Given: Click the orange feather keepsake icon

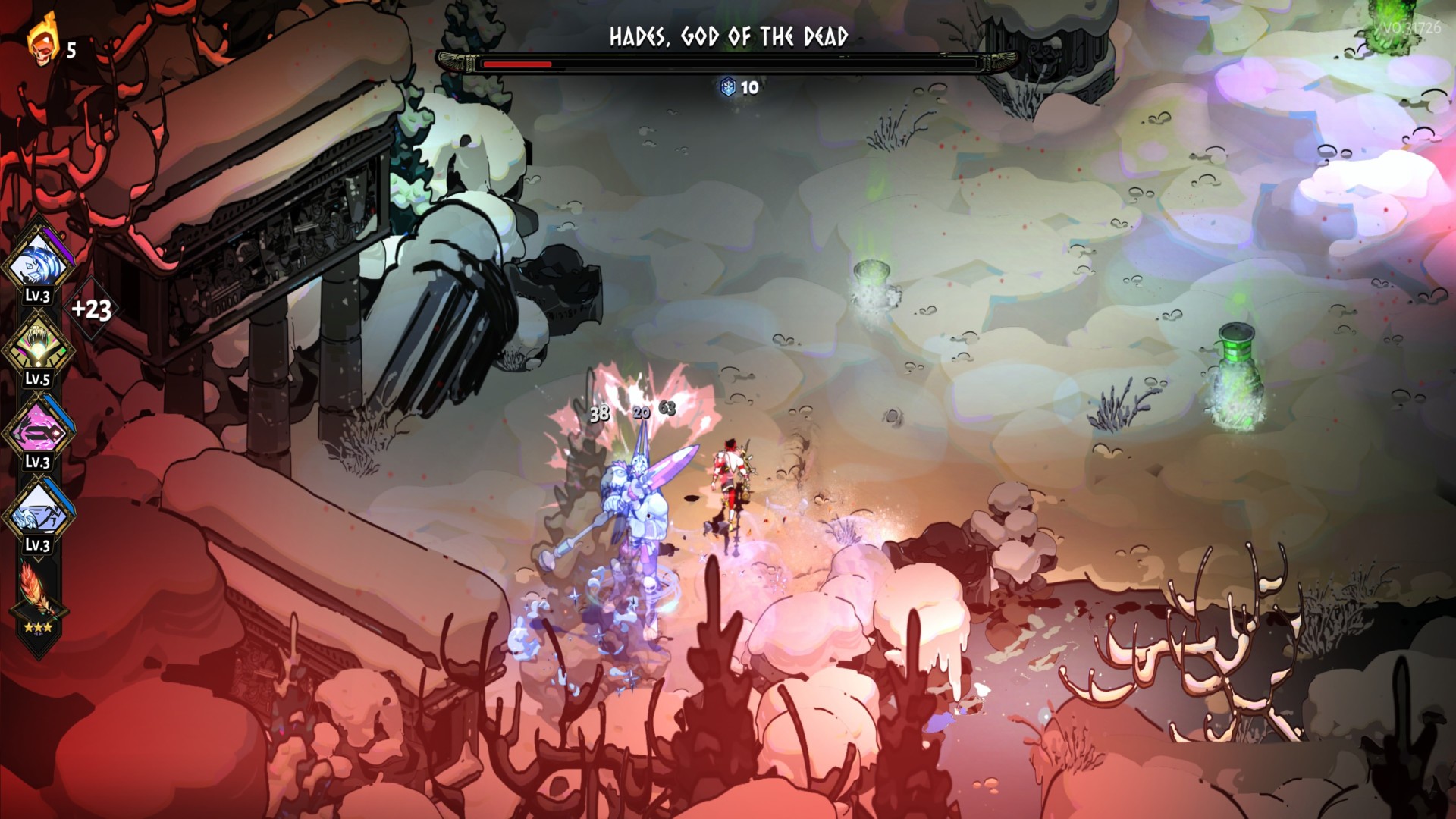Looking at the screenshot, I should [x=38, y=587].
